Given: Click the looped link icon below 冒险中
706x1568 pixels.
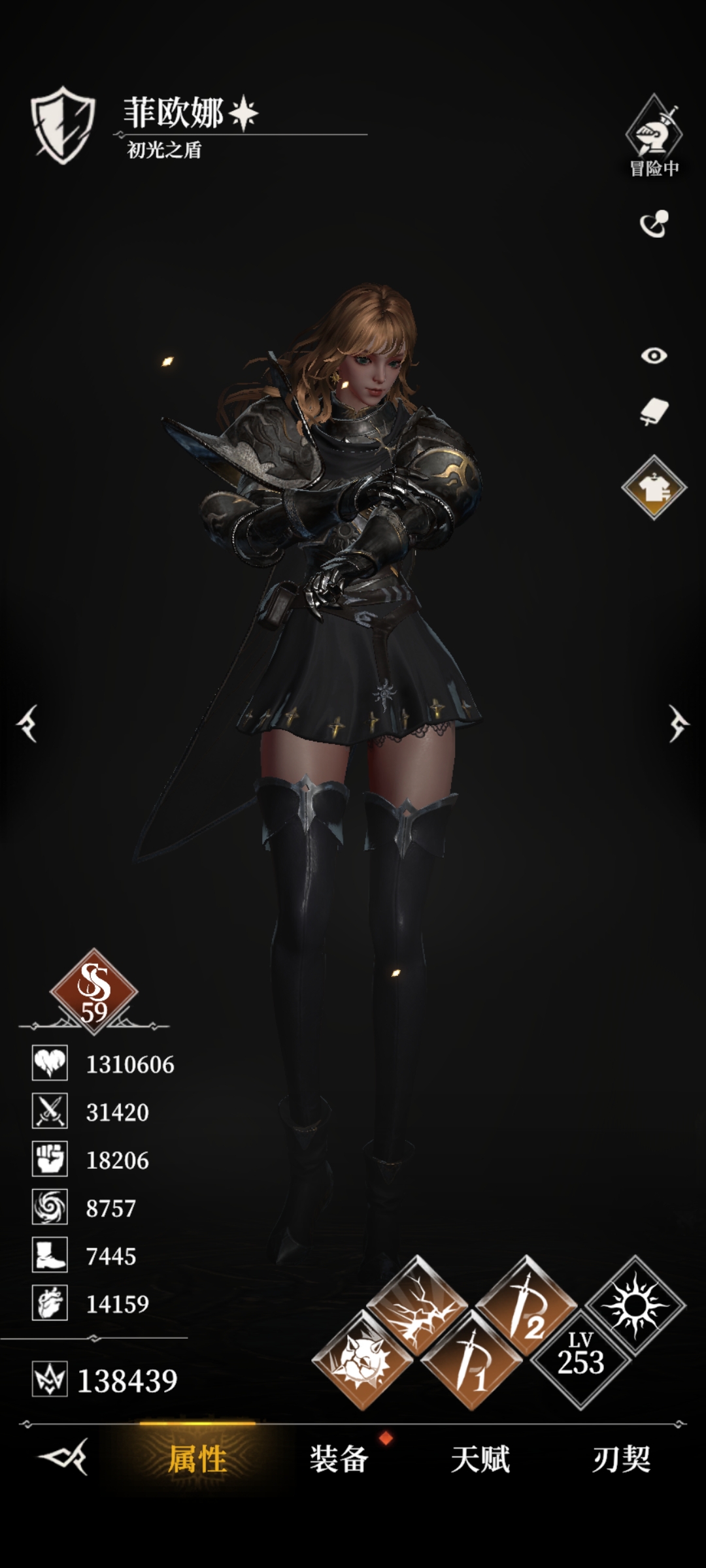Looking at the screenshot, I should point(654,224).
